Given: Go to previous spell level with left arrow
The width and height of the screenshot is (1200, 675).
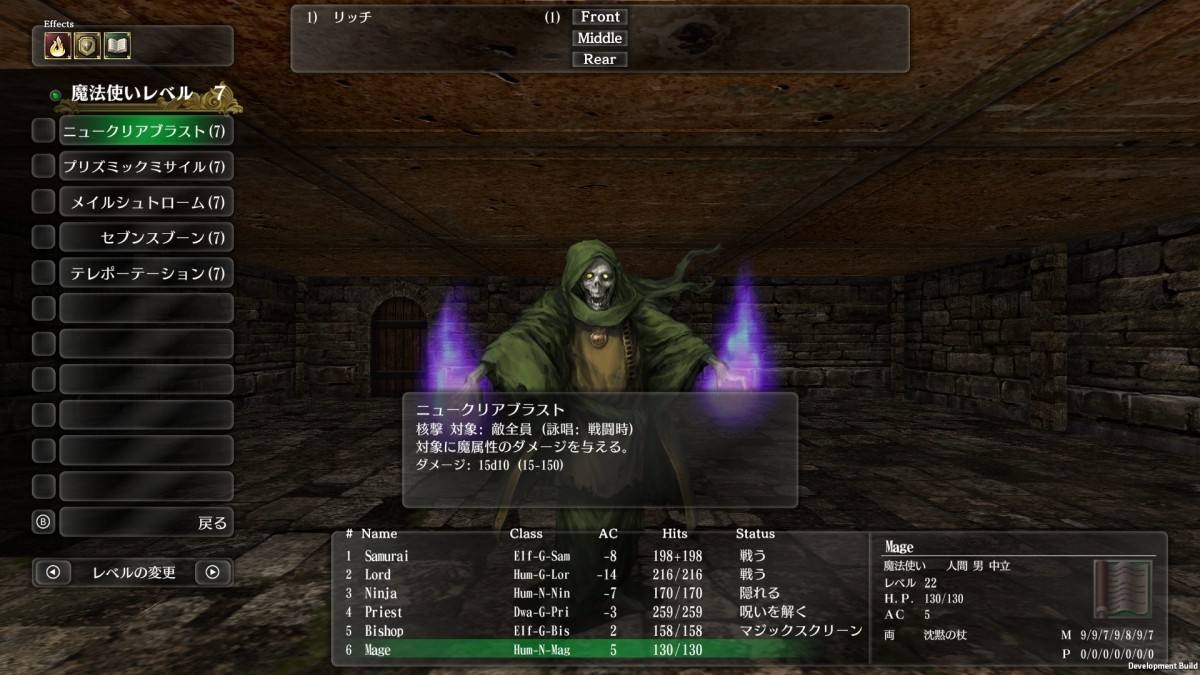Looking at the screenshot, I should [53, 573].
